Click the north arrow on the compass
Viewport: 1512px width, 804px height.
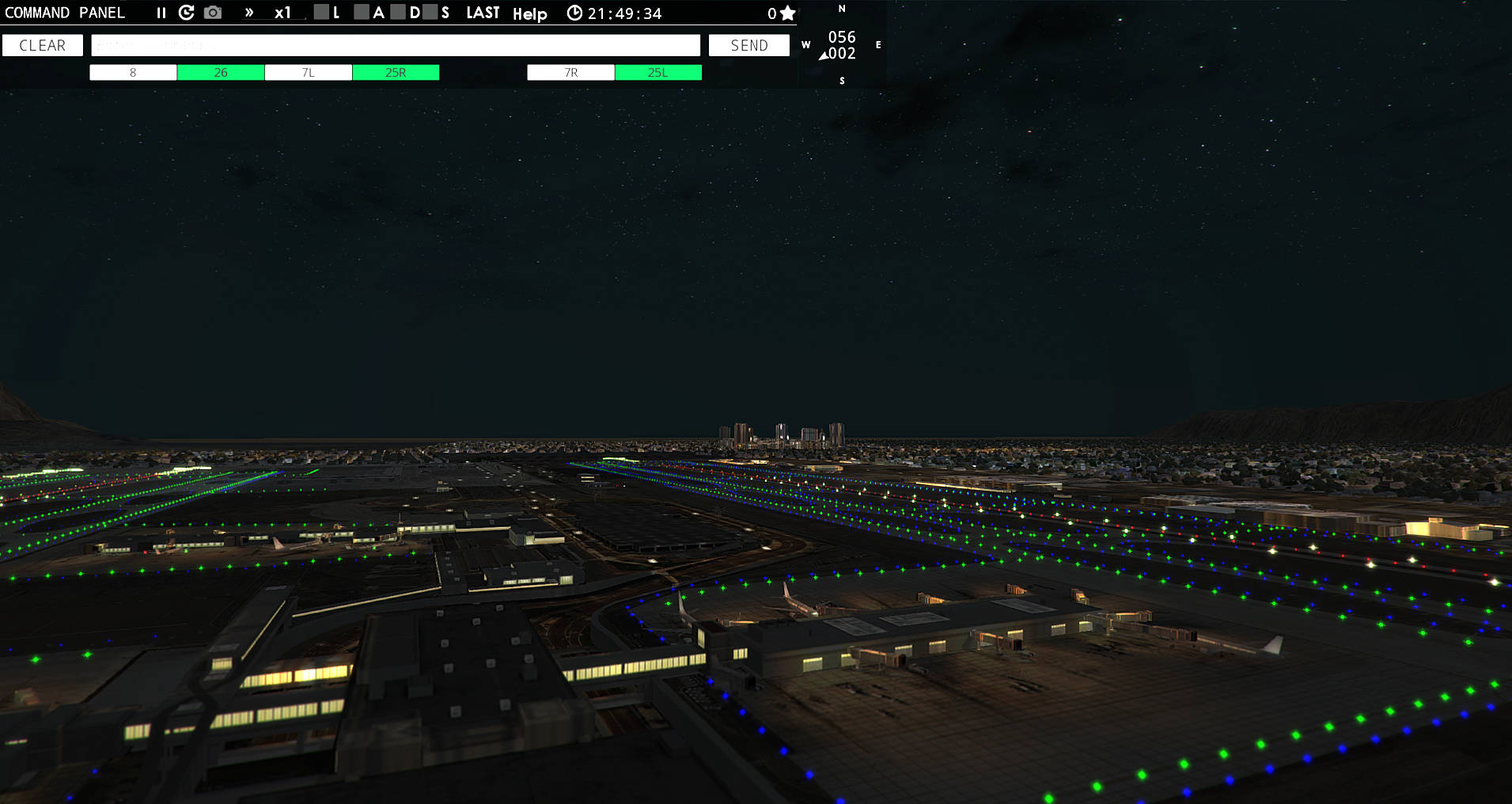coord(841,9)
